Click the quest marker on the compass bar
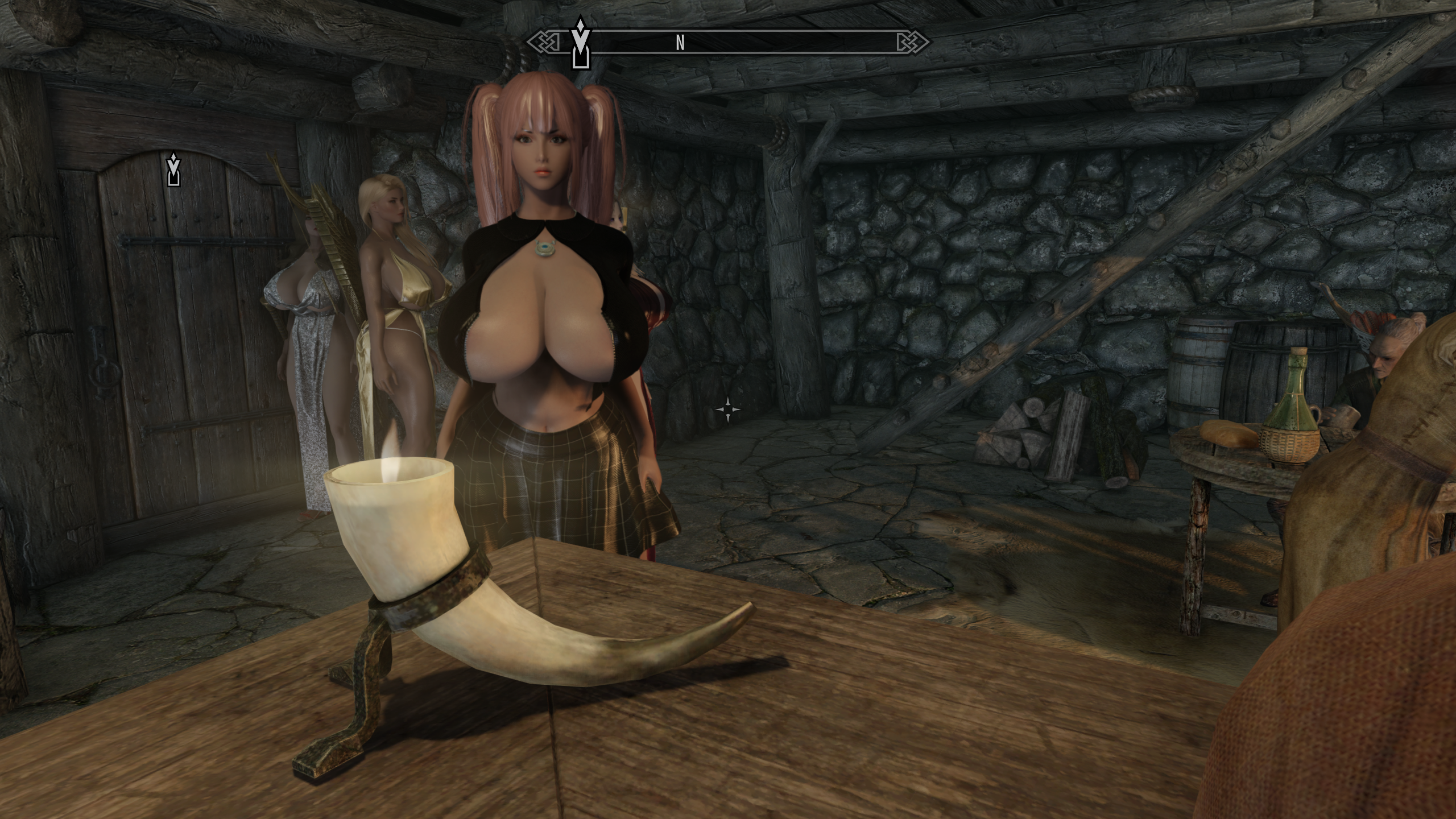Image resolution: width=1456 pixels, height=819 pixels. 580,43
